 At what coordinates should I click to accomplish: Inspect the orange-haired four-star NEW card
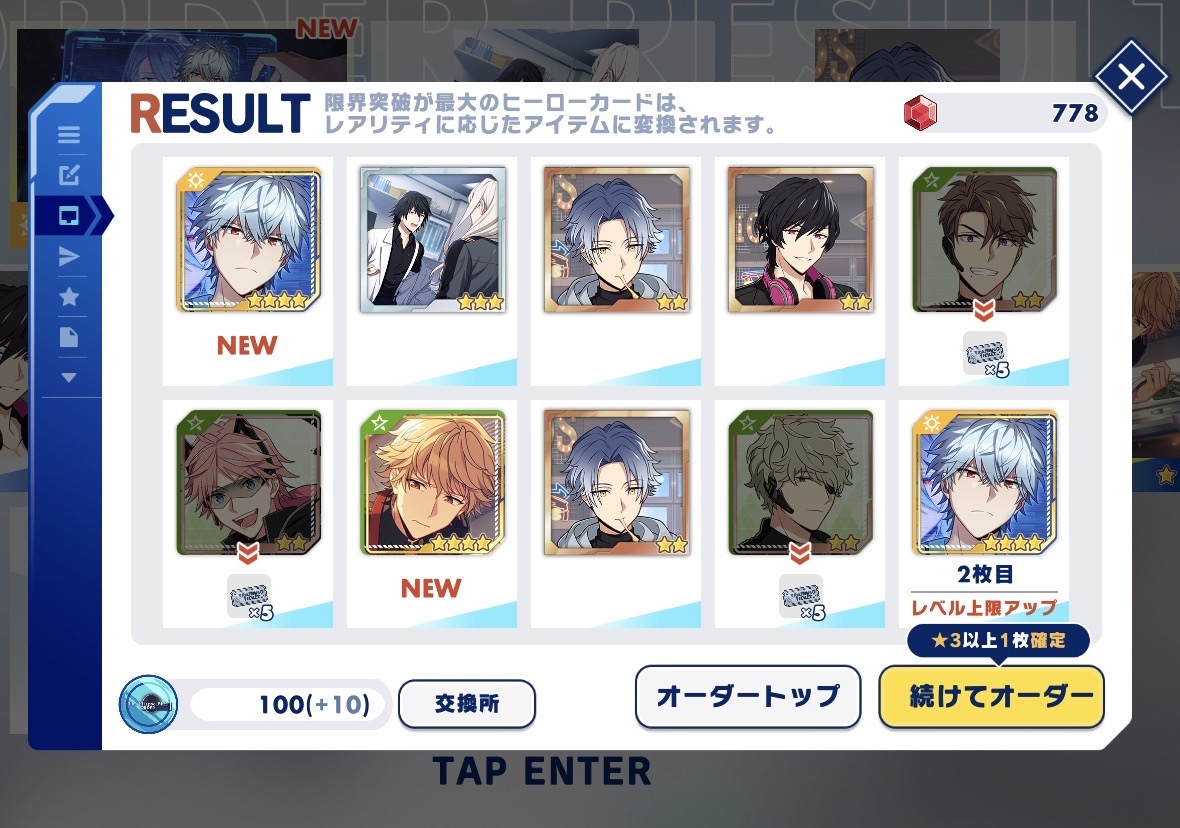[433, 484]
